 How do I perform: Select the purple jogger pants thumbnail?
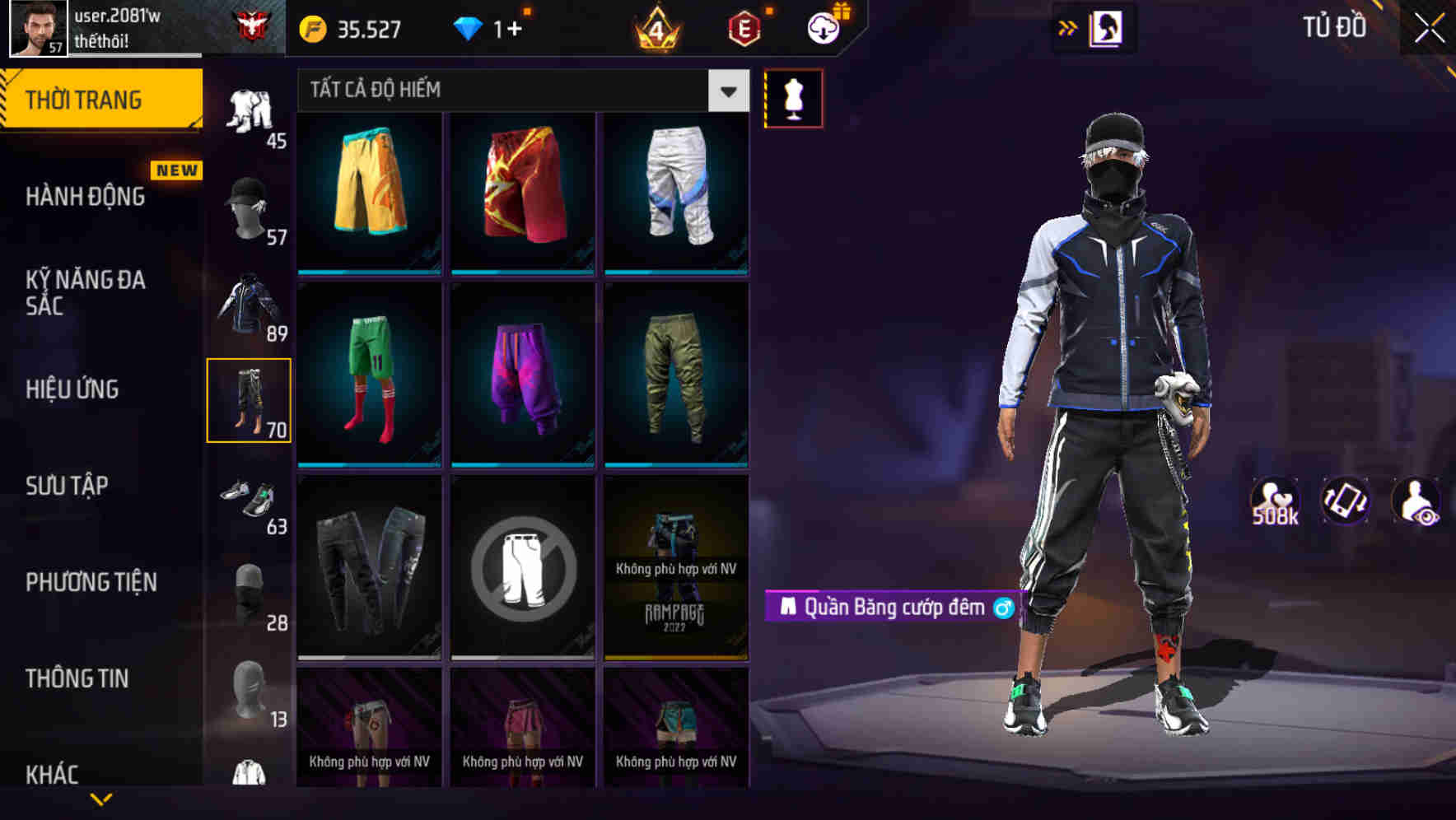click(x=522, y=376)
